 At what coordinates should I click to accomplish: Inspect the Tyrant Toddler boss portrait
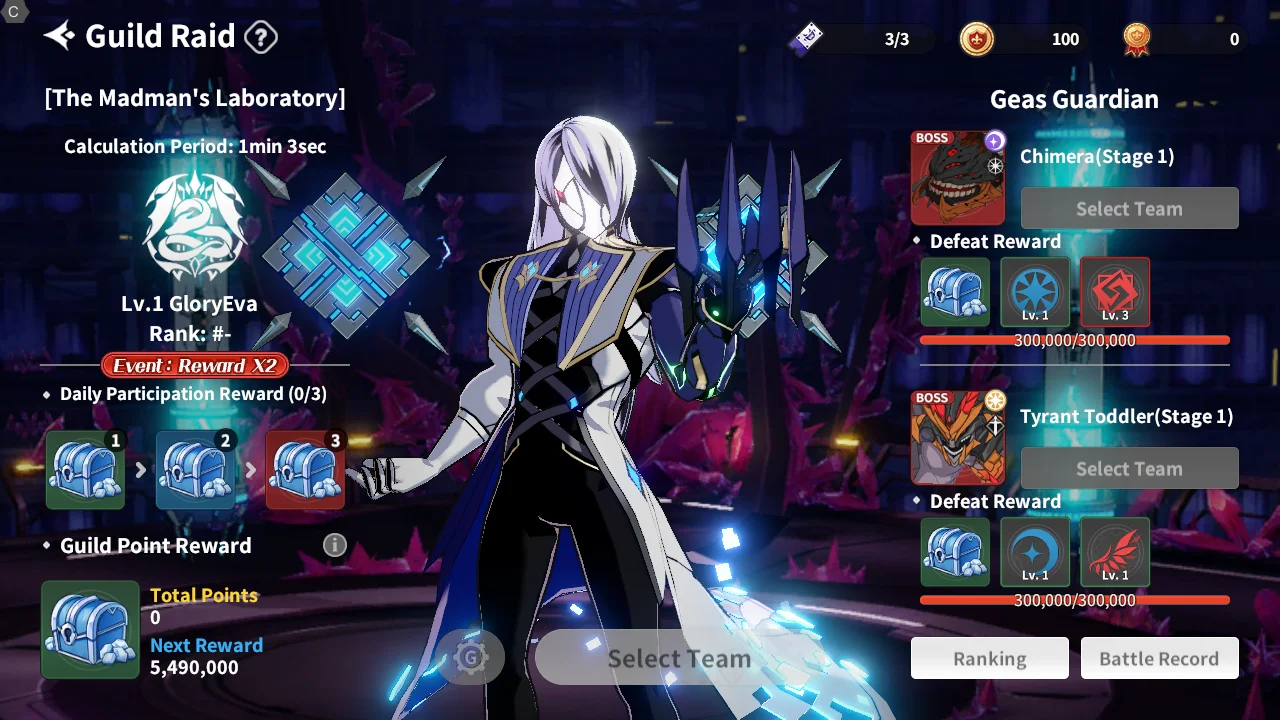pyautogui.click(x=957, y=438)
